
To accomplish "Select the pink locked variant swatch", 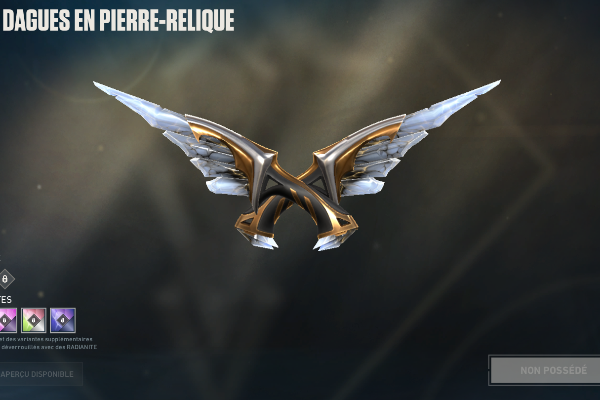I will pos(7,320).
